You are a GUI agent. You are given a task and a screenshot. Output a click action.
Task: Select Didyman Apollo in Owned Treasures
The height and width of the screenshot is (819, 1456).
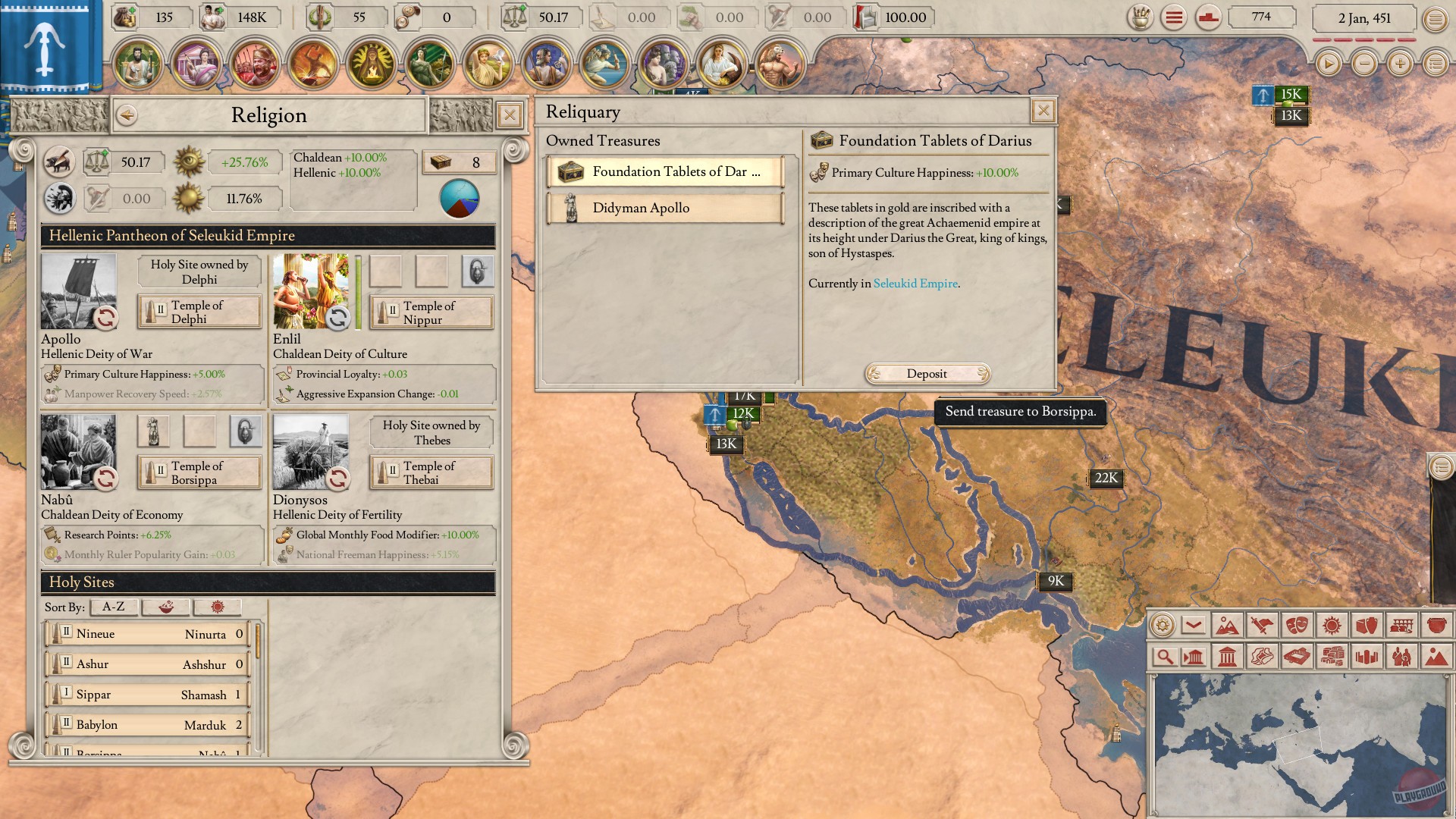point(666,207)
